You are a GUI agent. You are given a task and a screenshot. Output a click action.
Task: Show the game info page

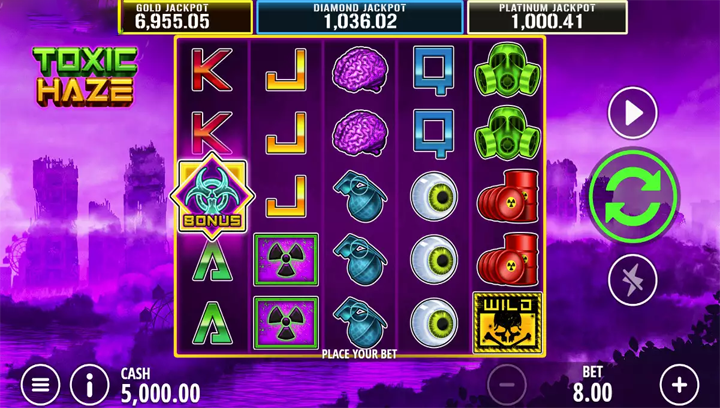coord(90,384)
